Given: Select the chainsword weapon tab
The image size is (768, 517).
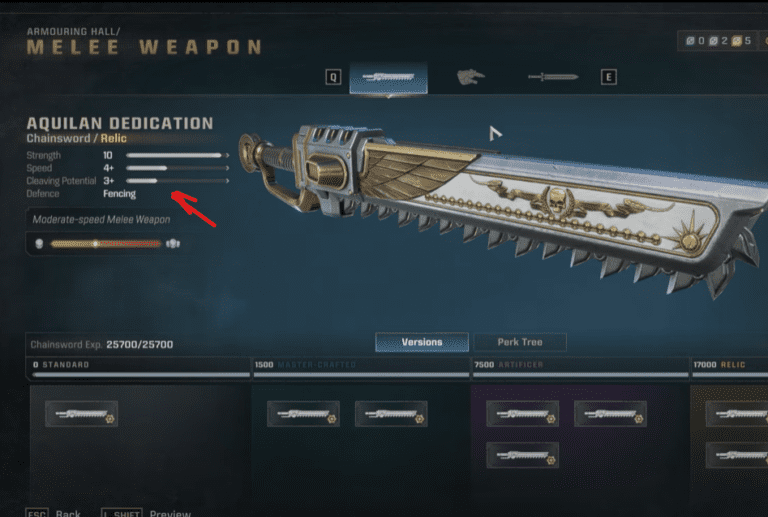Looking at the screenshot, I should pos(388,77).
